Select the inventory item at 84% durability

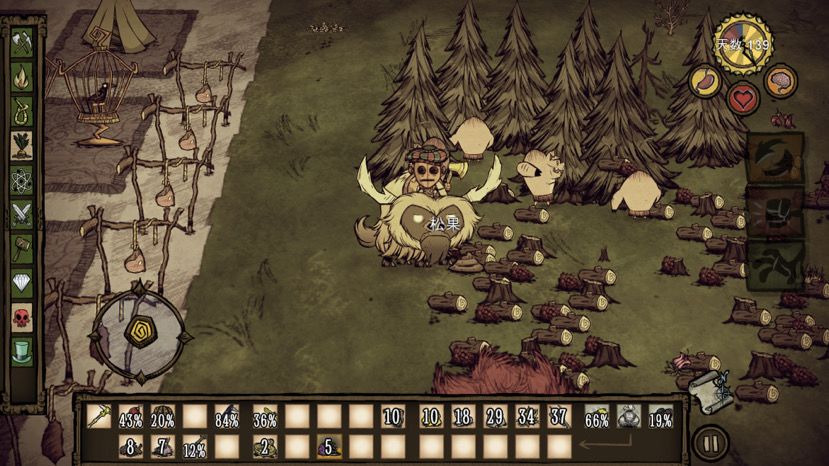[227, 416]
